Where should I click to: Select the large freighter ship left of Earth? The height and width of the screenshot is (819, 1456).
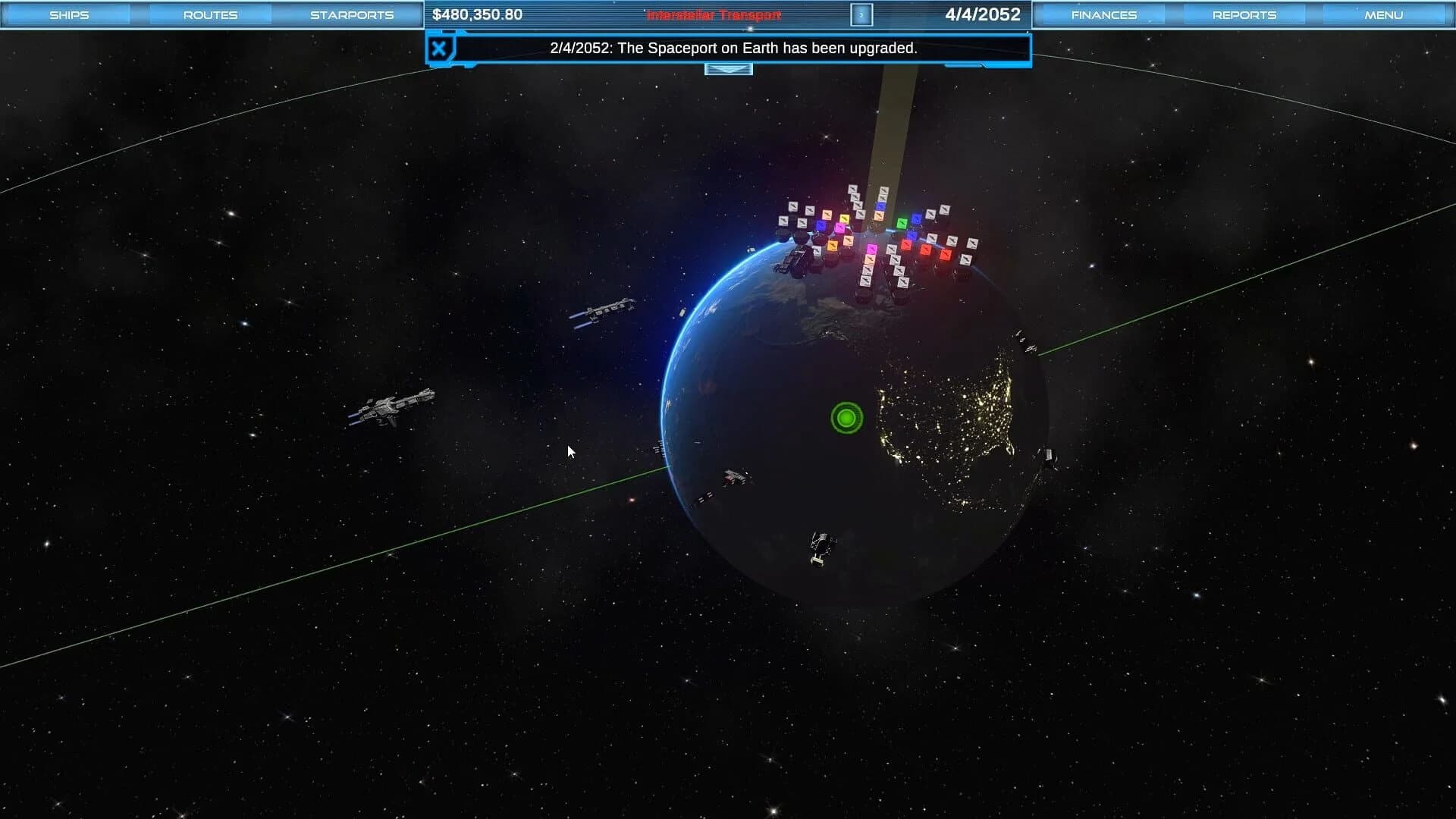pos(398,409)
